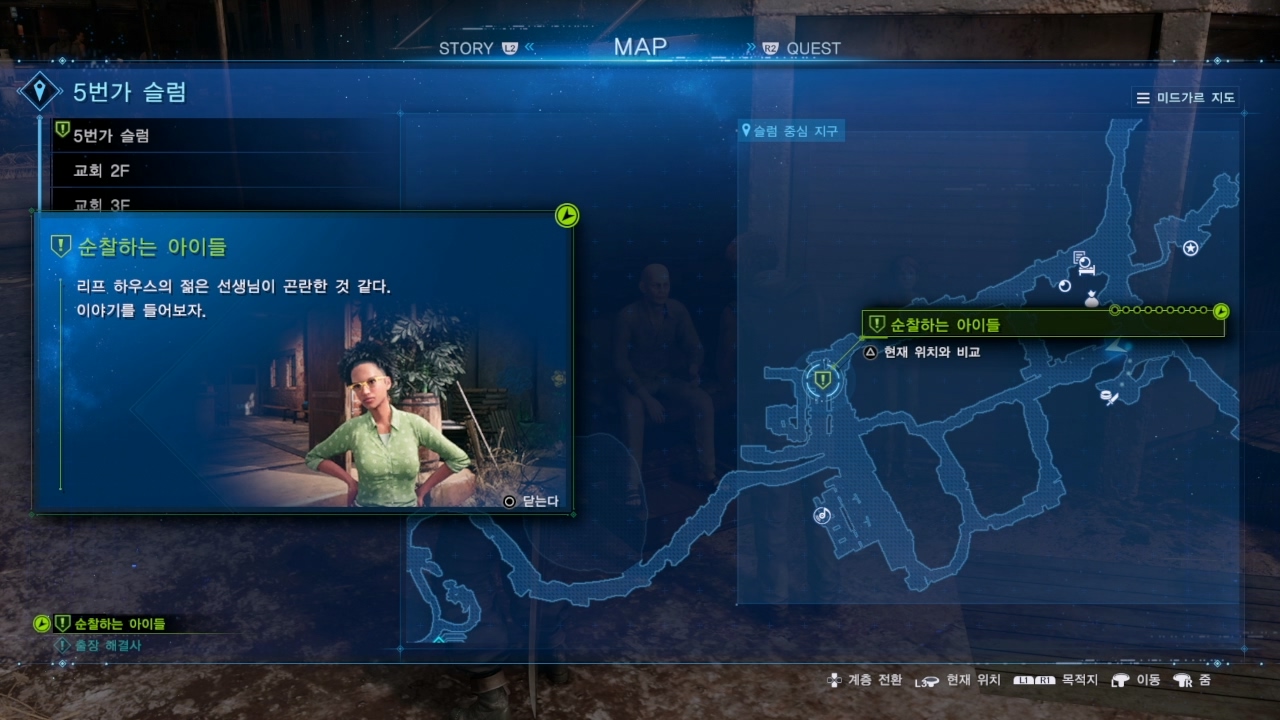This screenshot has height=720, width=1280.
Task: Click the star marker on the map
Action: tap(1191, 248)
